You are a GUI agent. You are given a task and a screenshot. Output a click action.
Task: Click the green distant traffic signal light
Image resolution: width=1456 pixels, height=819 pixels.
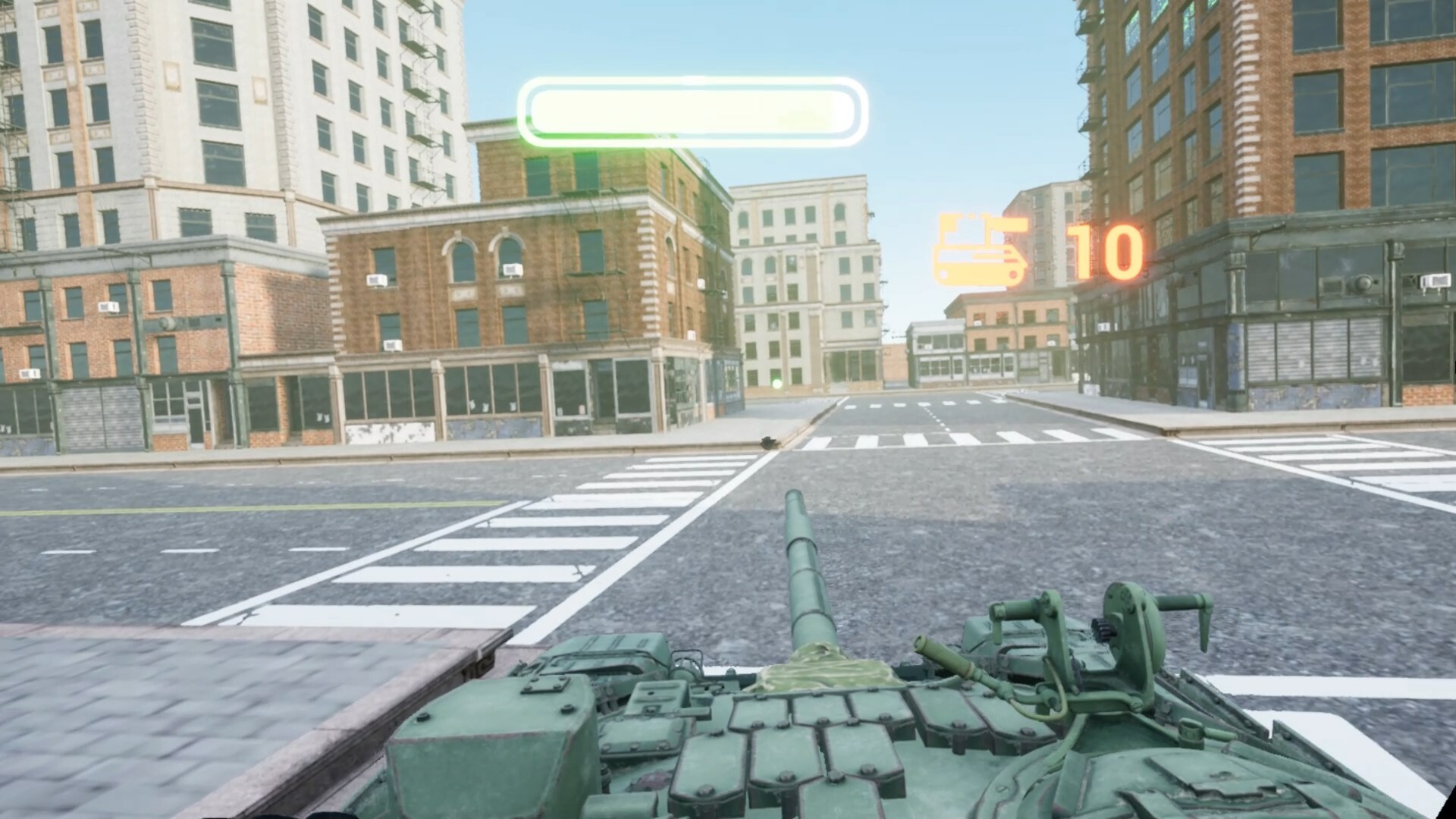pos(775,382)
